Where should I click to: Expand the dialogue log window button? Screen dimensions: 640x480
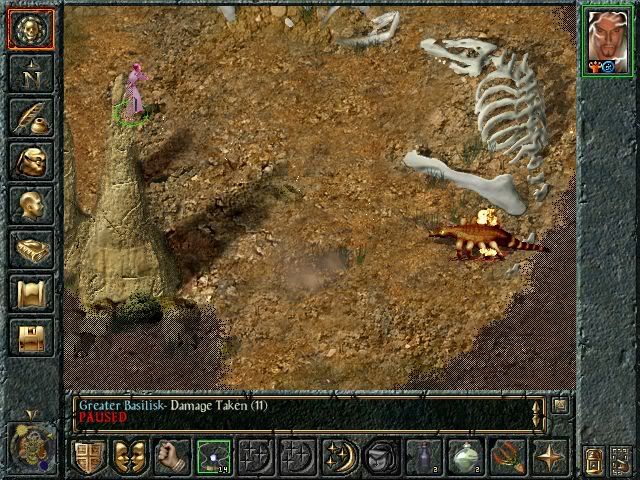pos(559,406)
